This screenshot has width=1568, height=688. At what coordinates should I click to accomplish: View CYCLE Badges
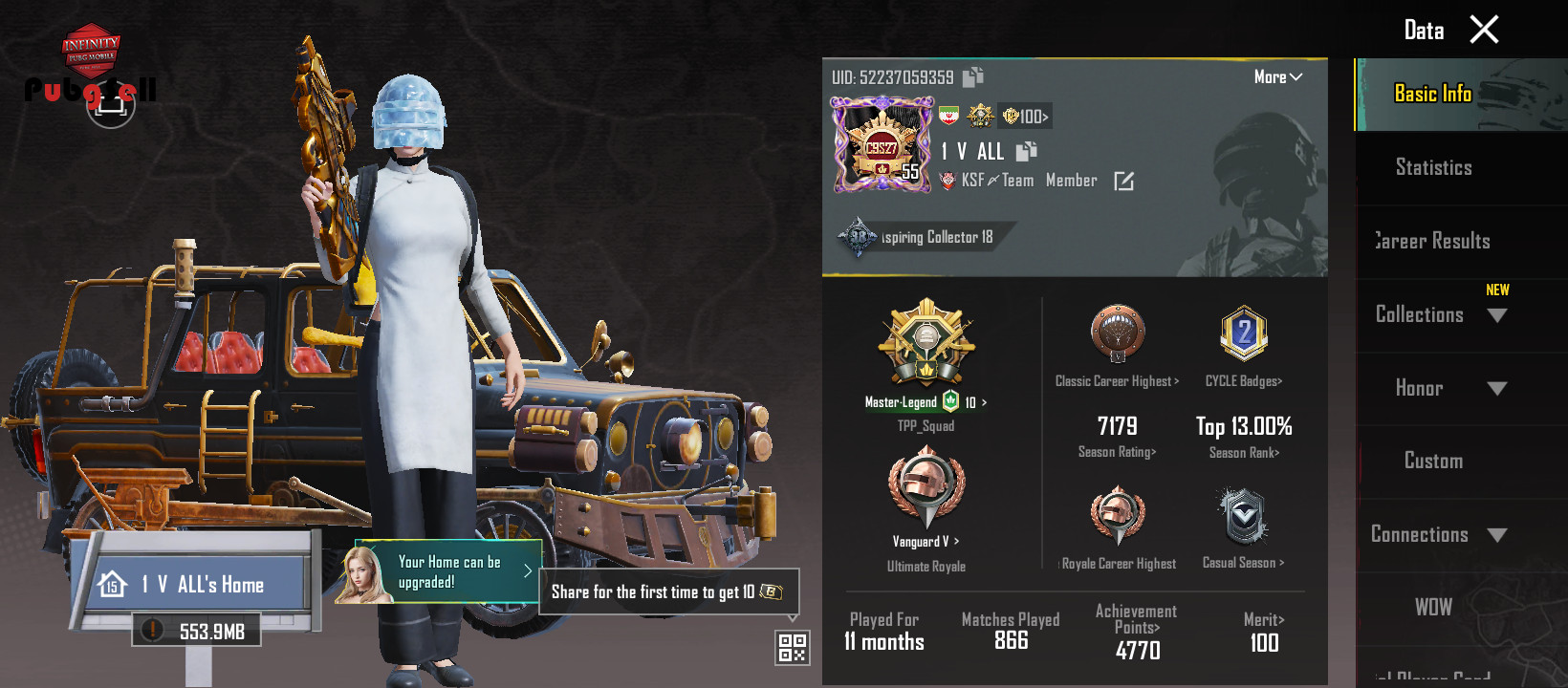[x=1243, y=380]
